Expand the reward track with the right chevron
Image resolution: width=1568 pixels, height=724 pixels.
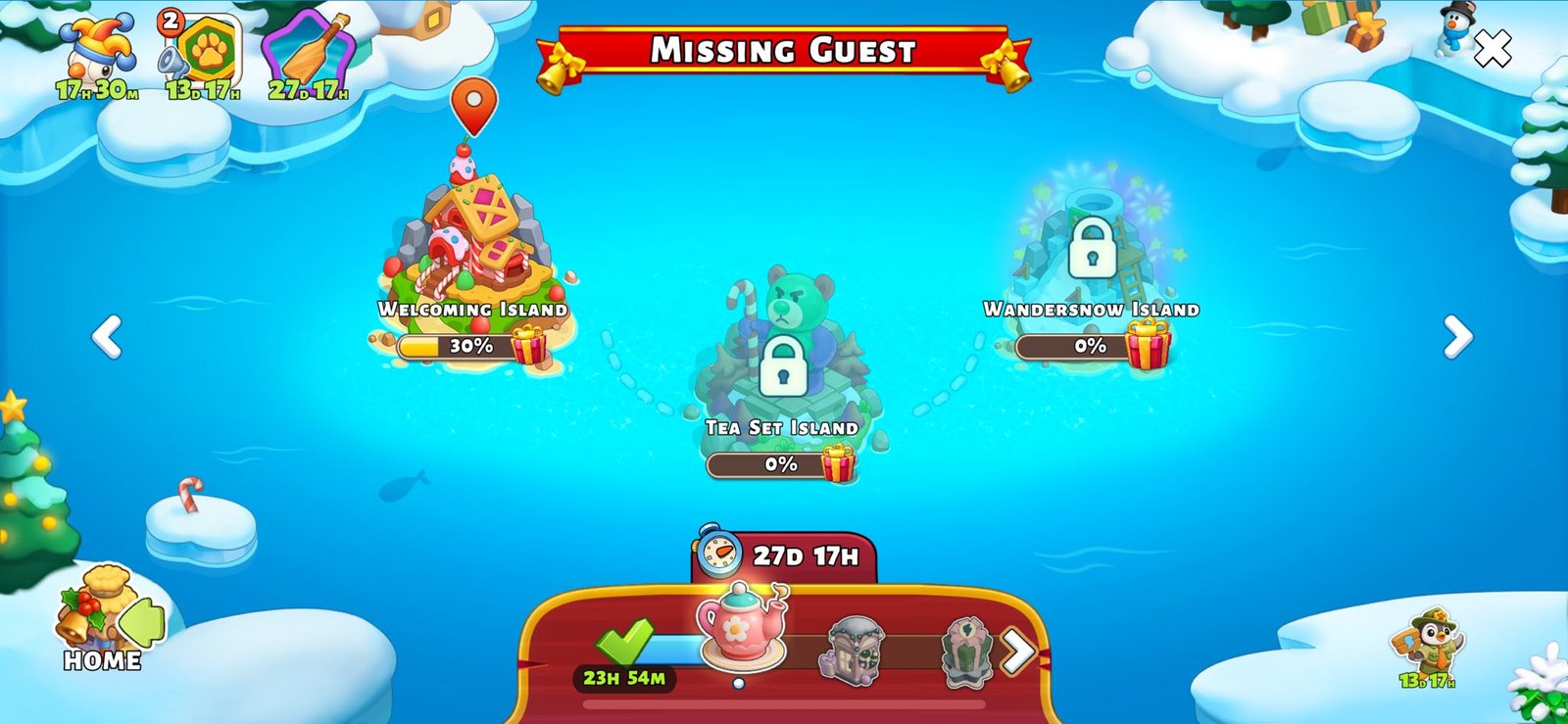(1019, 650)
